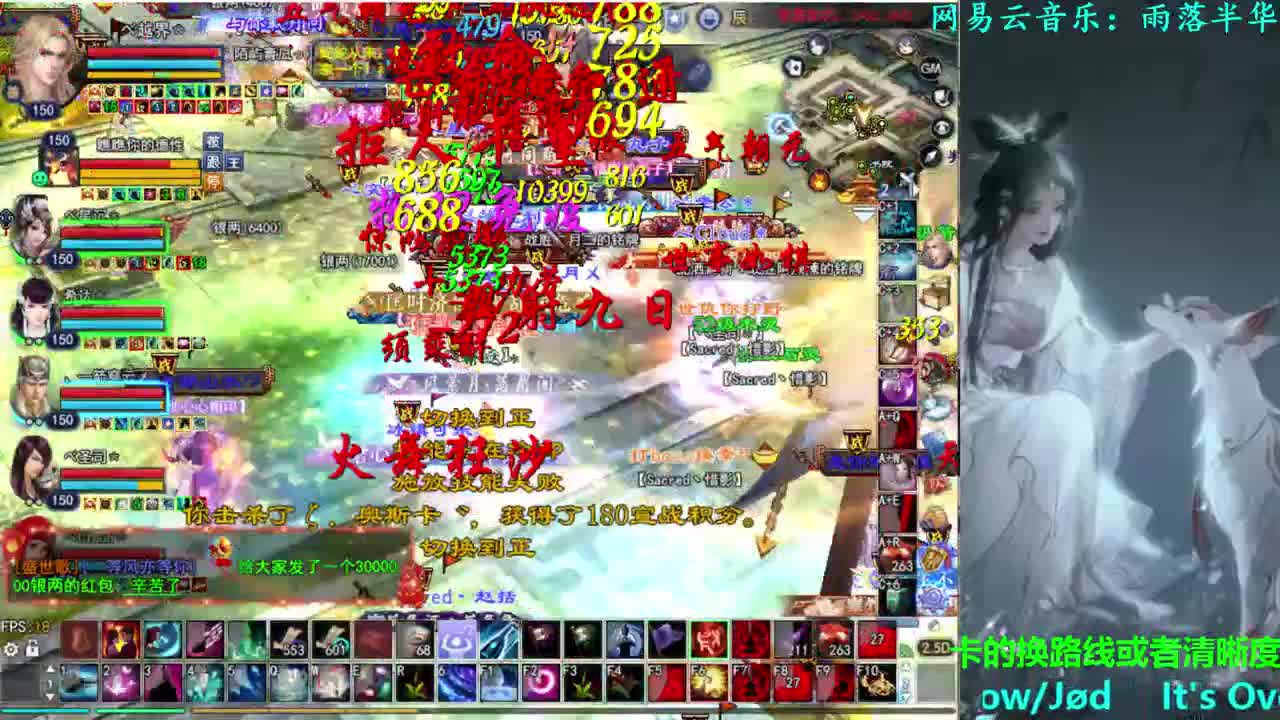Viewport: 1280px width, 720px height.
Task: Cast the skill bound to the R key
Action: (x=412, y=683)
